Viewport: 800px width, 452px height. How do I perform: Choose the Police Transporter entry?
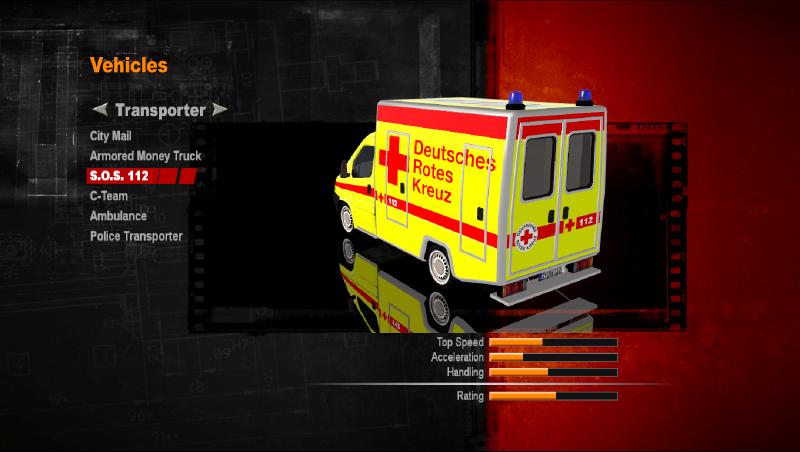[136, 236]
